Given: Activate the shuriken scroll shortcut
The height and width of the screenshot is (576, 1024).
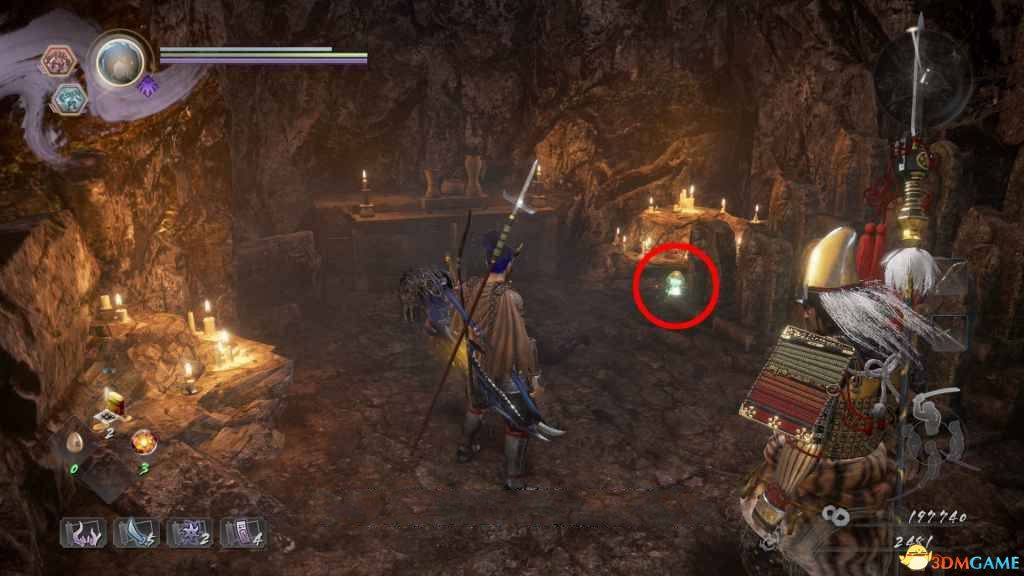Looking at the screenshot, I should point(186,532).
